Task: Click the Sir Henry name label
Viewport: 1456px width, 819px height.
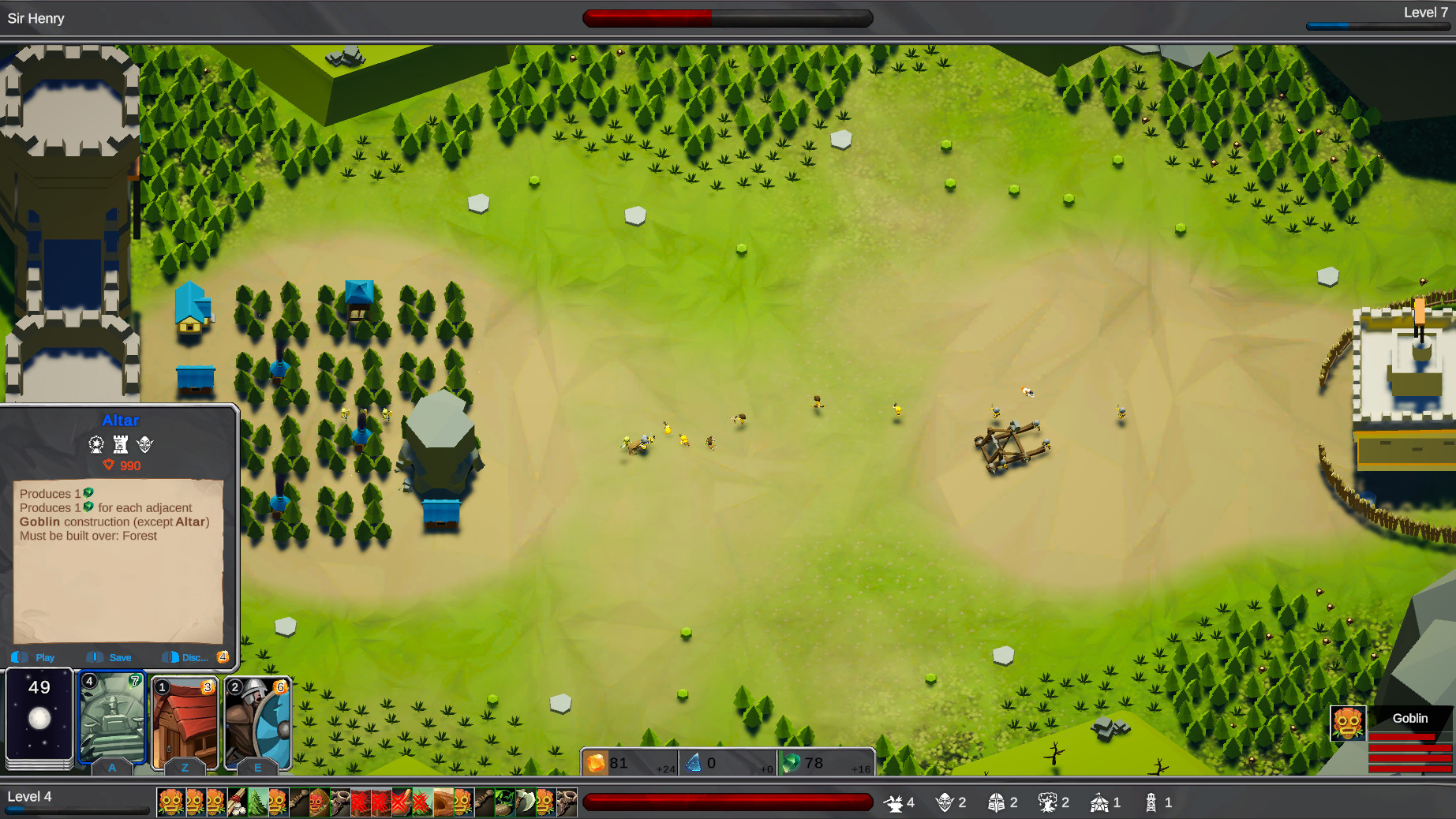Action: [36, 17]
